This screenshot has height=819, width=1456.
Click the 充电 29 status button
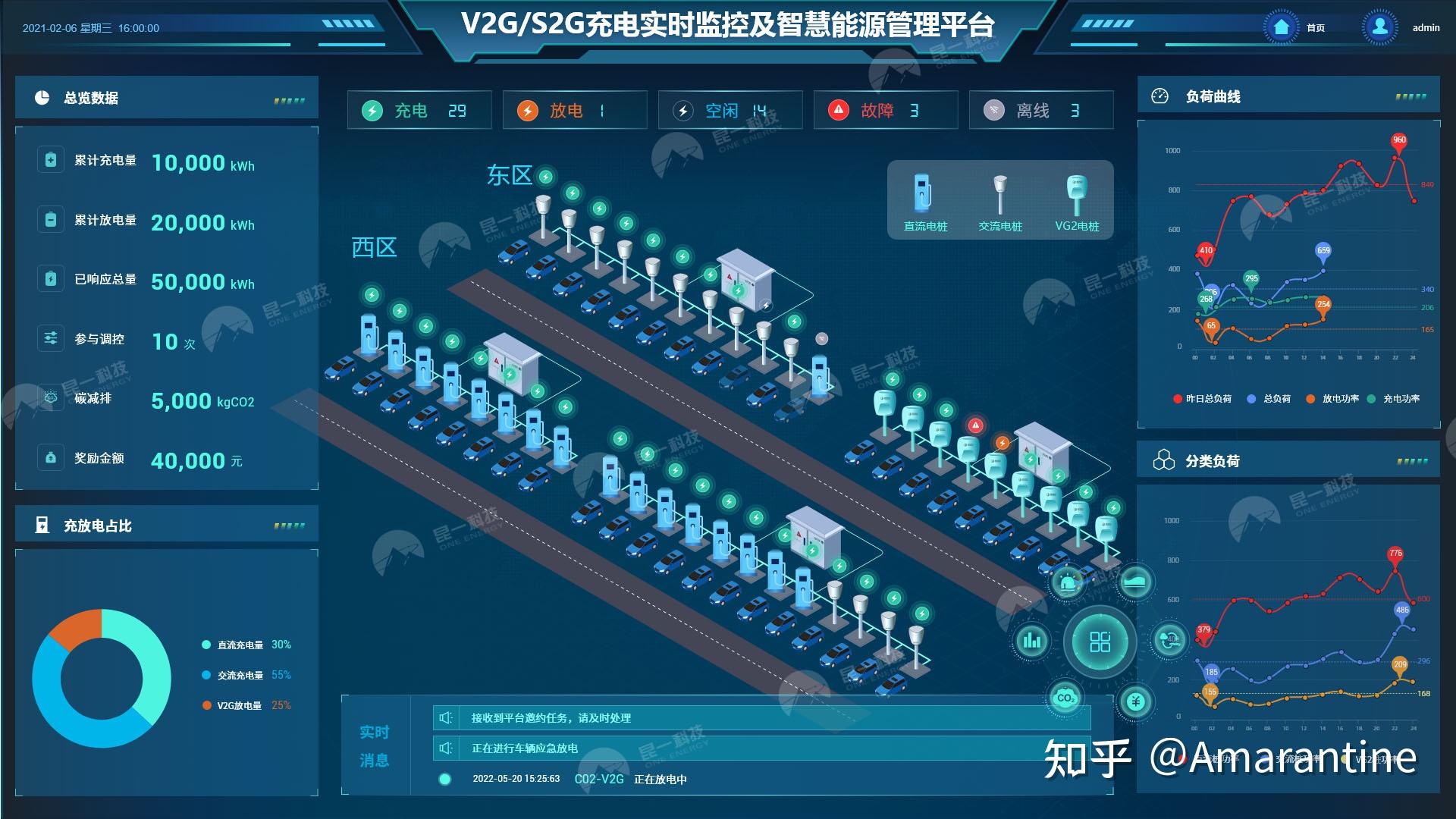[x=418, y=110]
